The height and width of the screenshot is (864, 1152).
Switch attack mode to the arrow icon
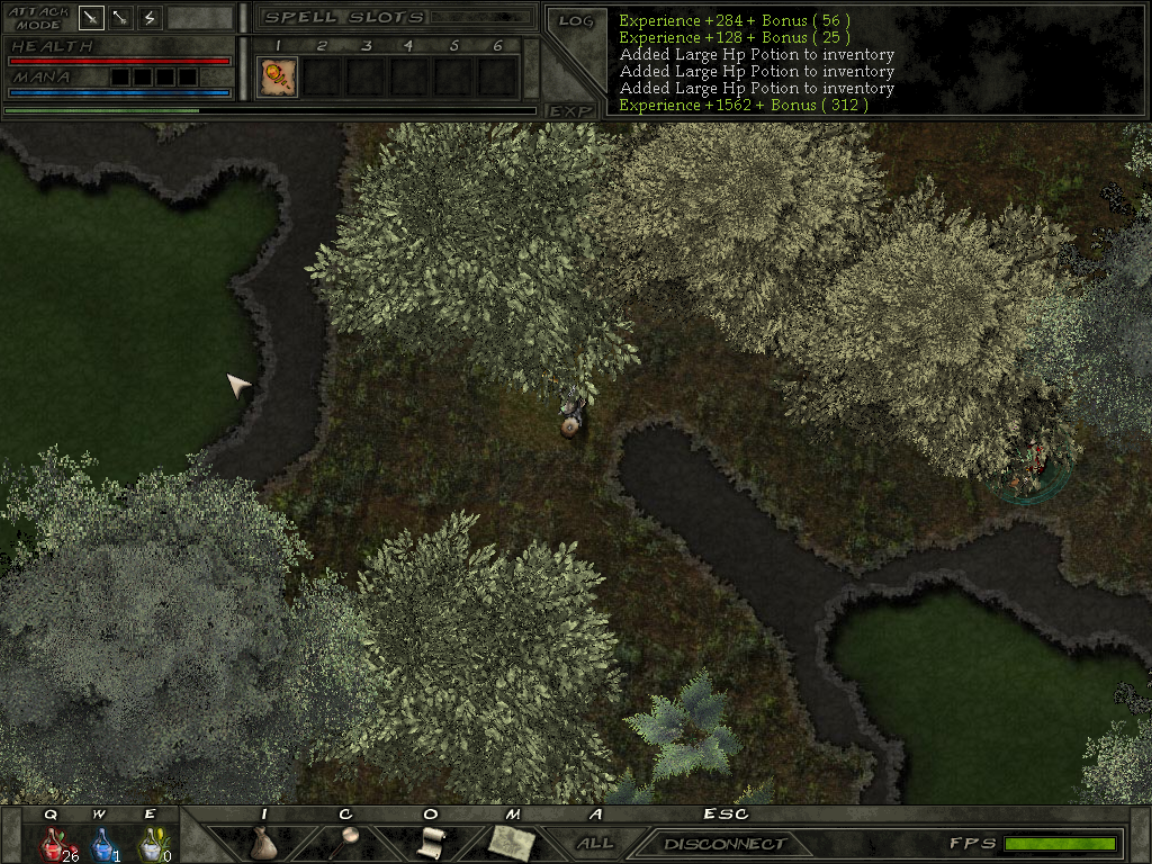(x=121, y=18)
